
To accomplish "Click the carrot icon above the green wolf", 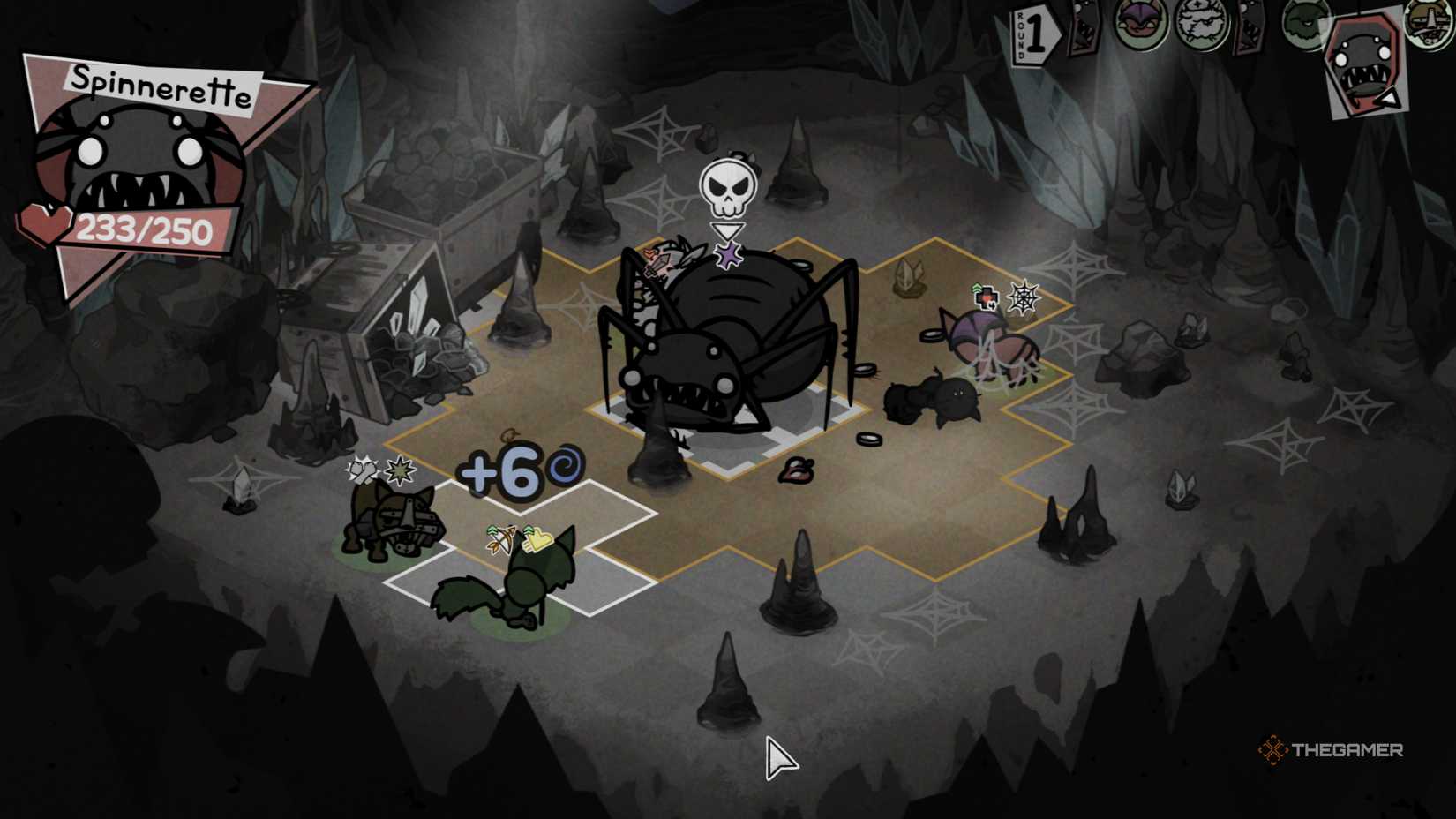I will 501,540.
